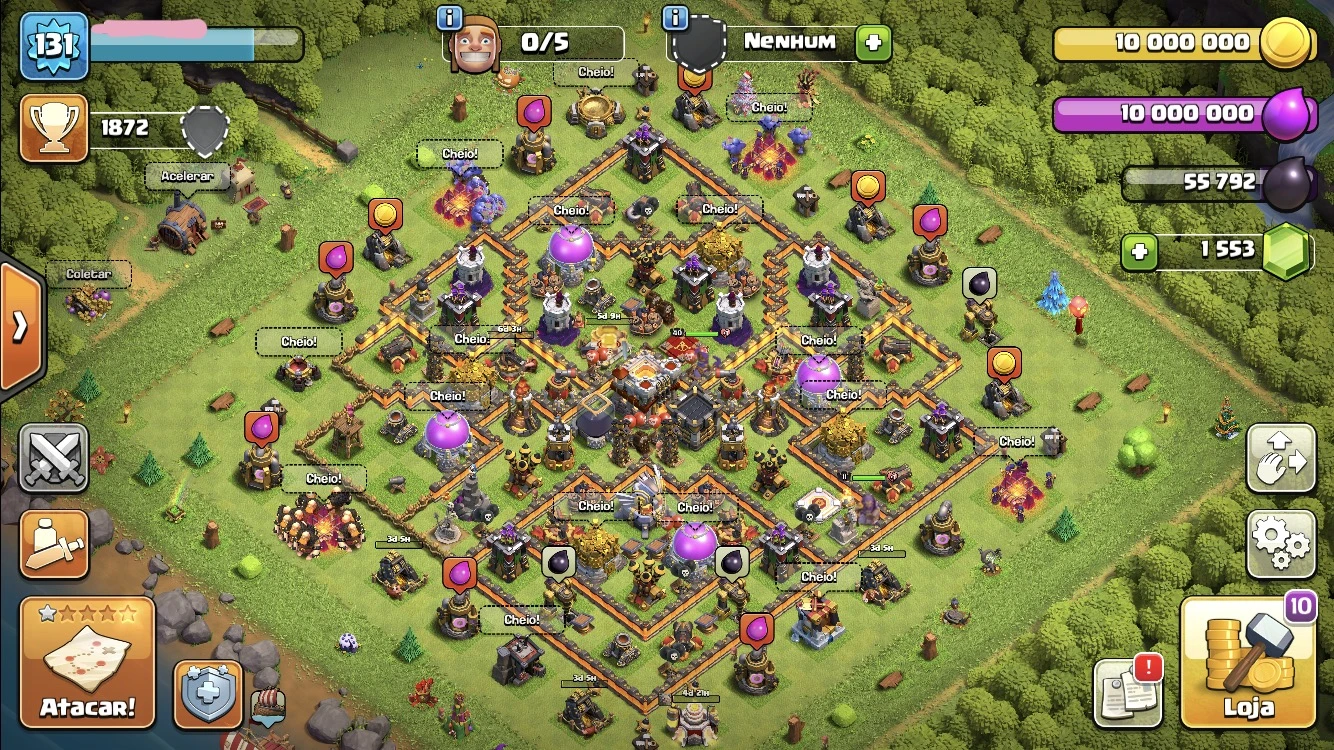Open the village layout editor hand button
The image size is (1334, 750).
click(x=1280, y=459)
